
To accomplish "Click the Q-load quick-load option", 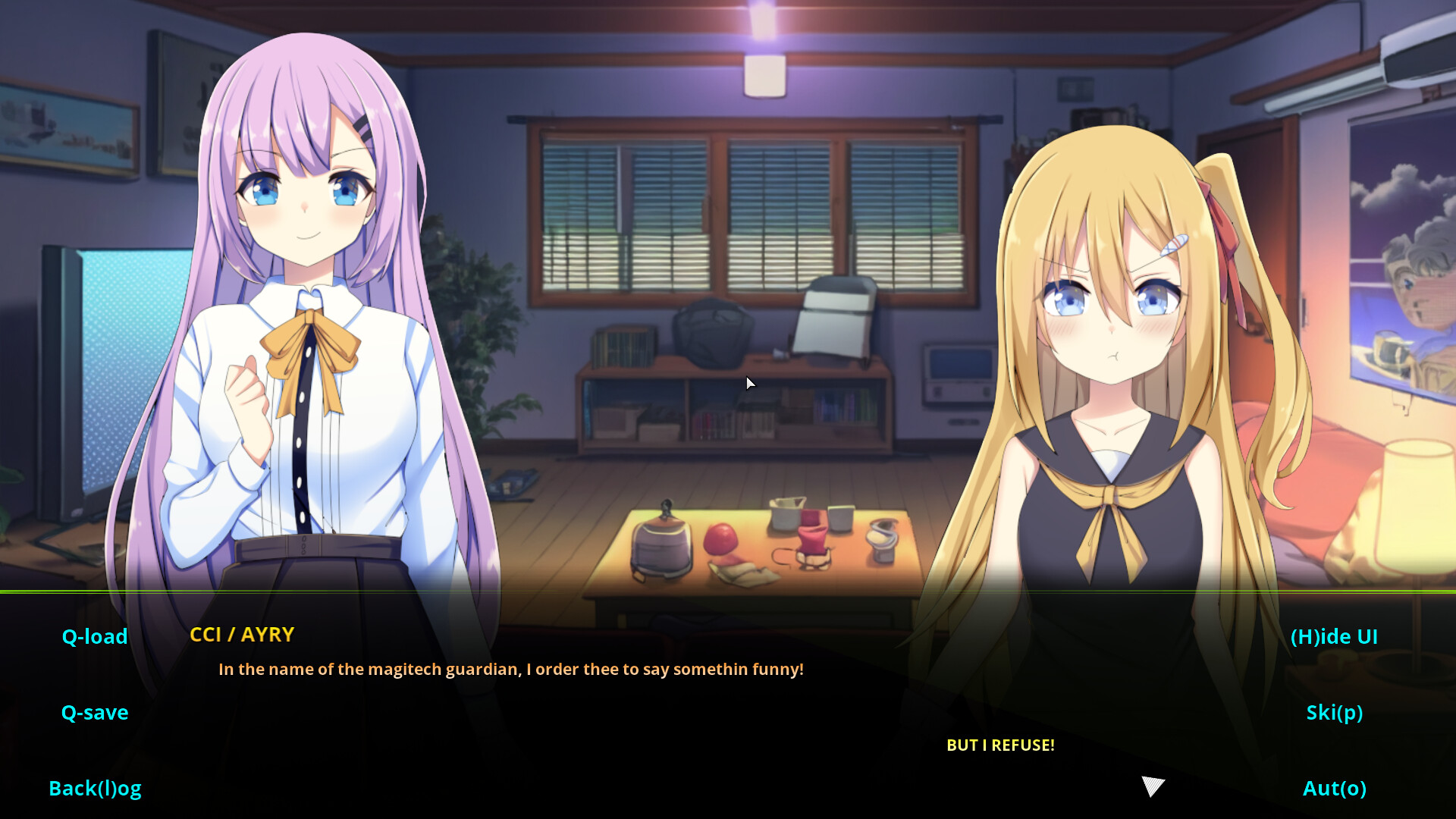I will point(94,636).
